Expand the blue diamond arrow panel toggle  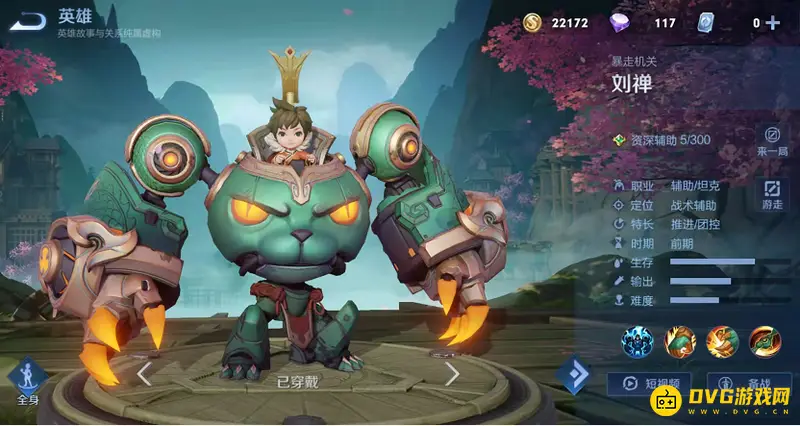click(575, 374)
